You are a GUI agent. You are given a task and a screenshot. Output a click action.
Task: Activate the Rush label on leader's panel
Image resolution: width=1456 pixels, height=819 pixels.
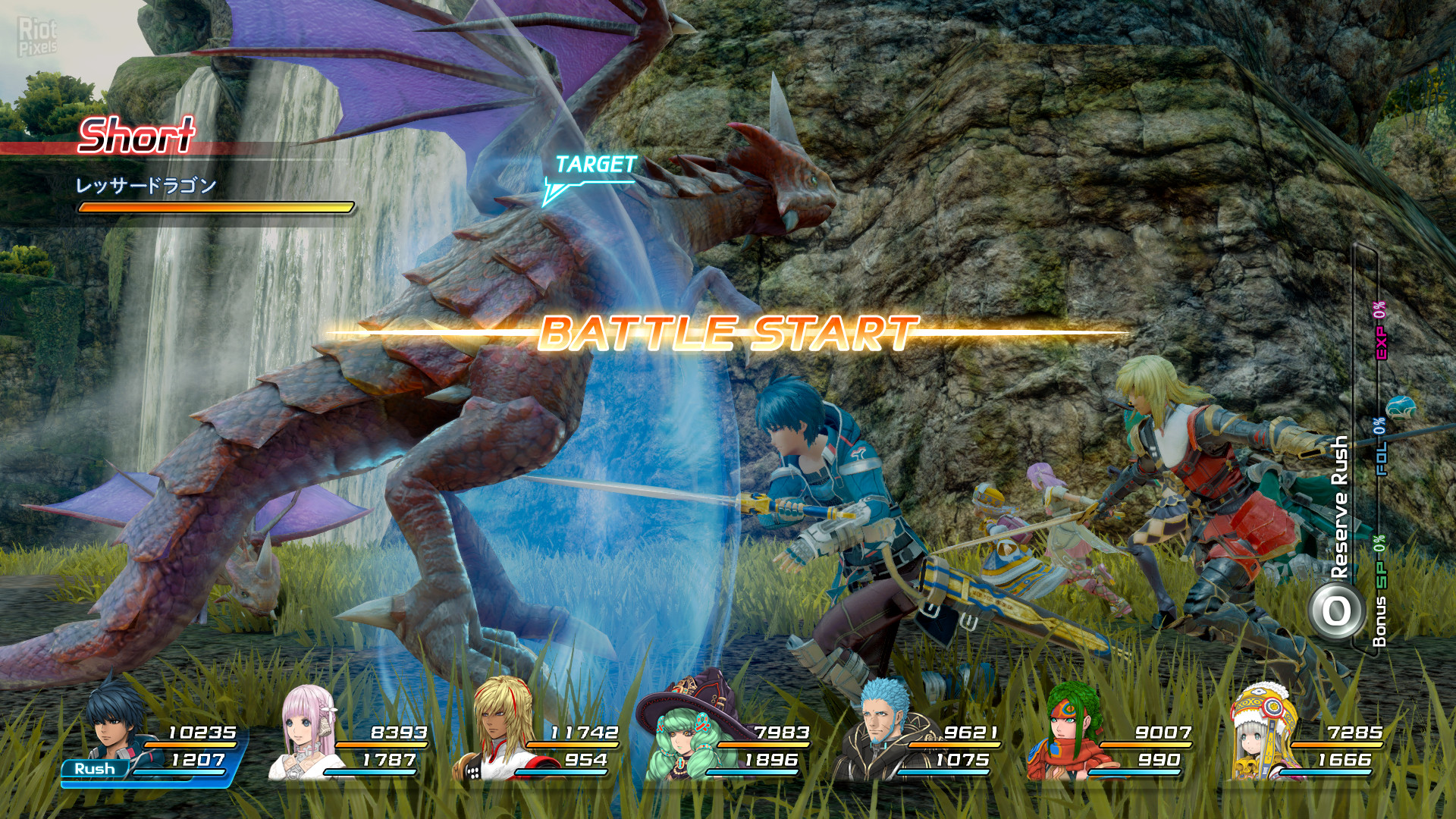click(x=95, y=768)
